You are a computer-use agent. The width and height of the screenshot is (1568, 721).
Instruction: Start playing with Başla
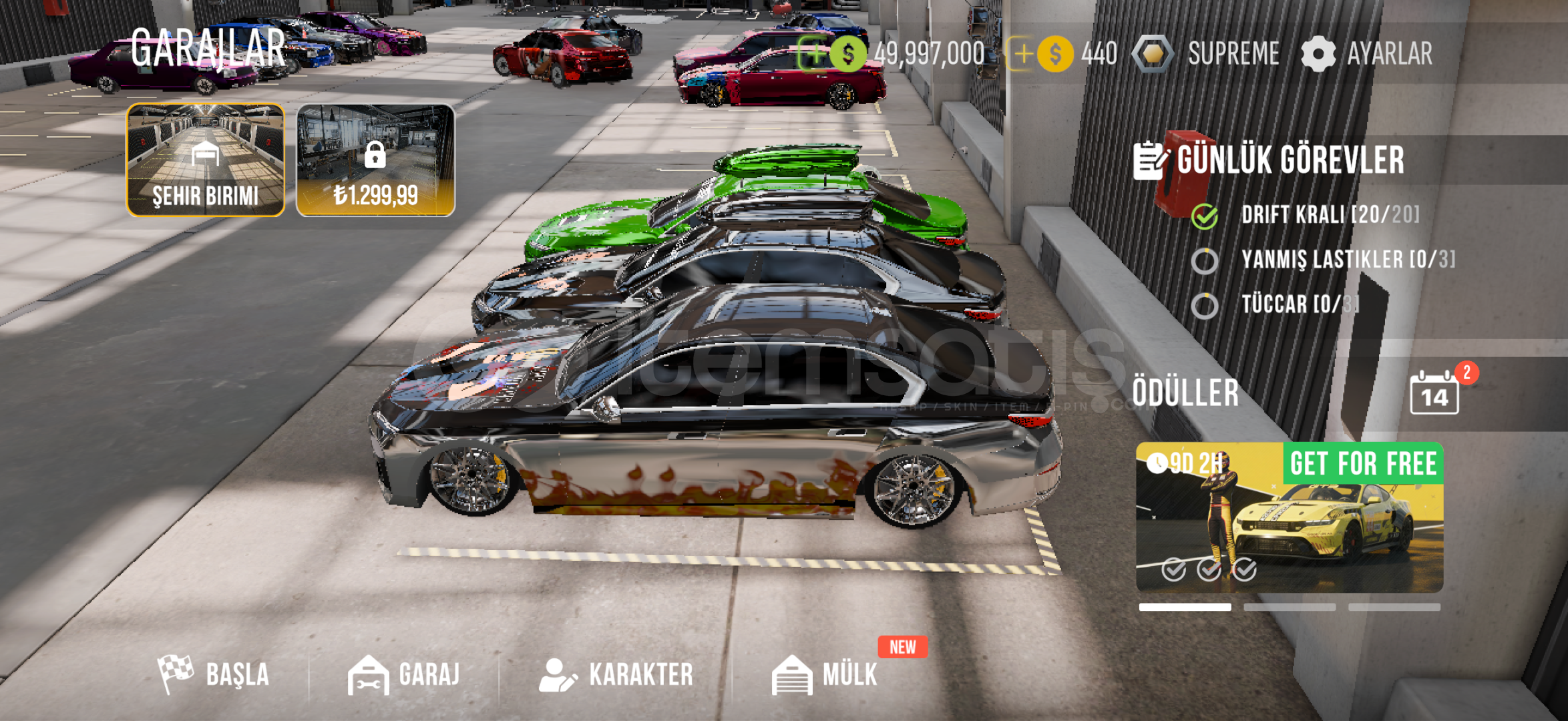click(214, 674)
